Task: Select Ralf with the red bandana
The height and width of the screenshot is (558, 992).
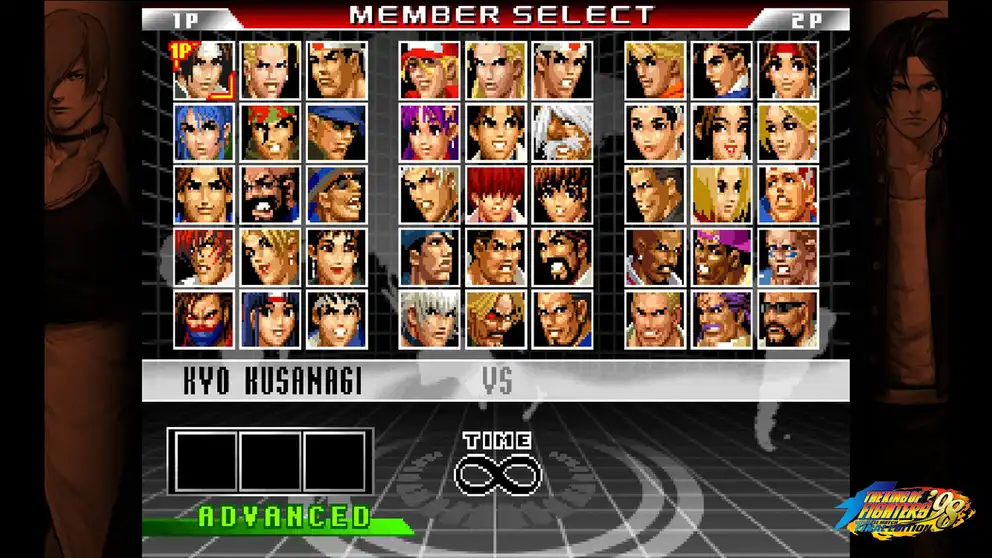Action: click(270, 133)
